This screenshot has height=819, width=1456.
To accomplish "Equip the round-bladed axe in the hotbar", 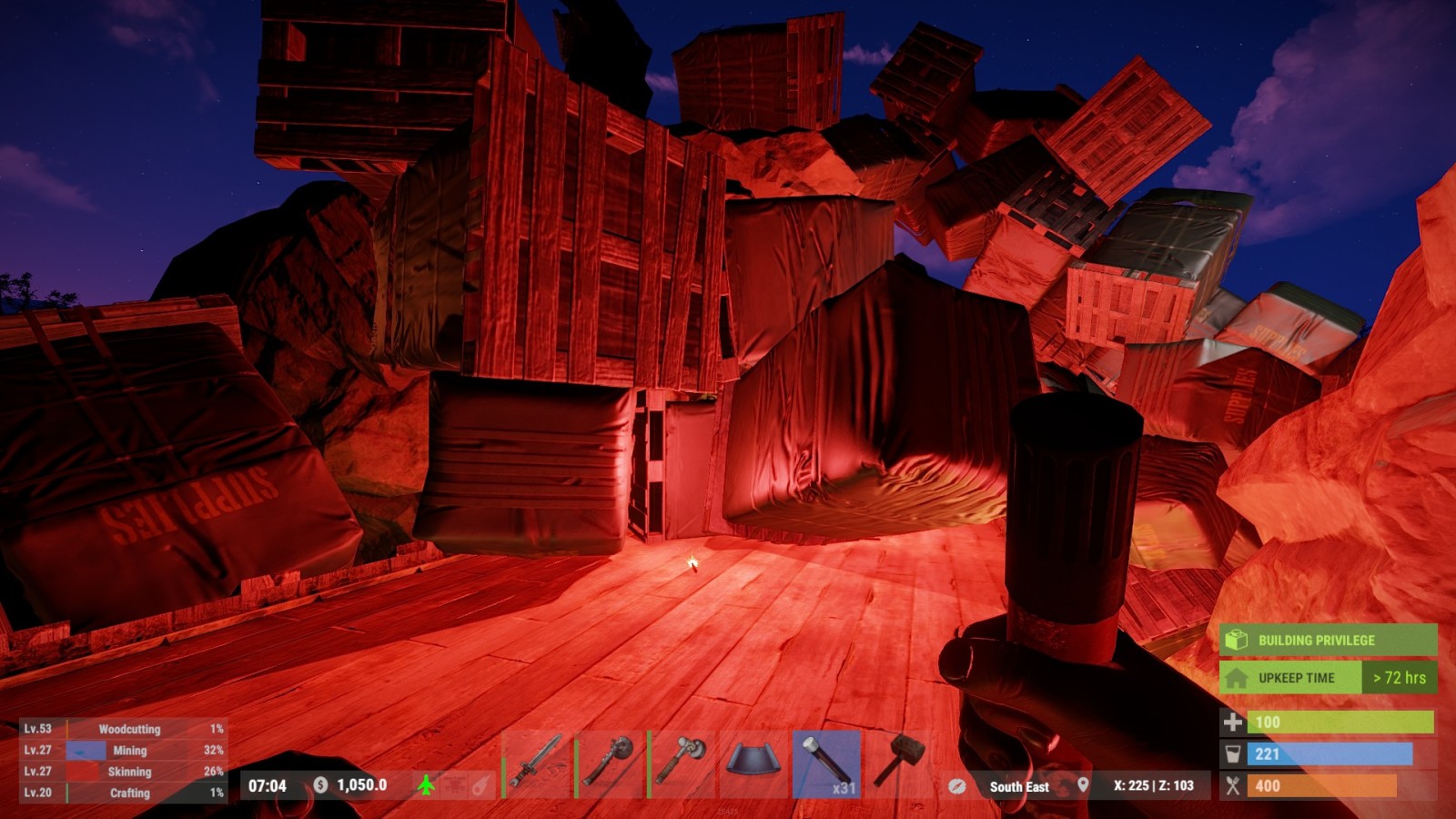I will pyautogui.click(x=610, y=763).
